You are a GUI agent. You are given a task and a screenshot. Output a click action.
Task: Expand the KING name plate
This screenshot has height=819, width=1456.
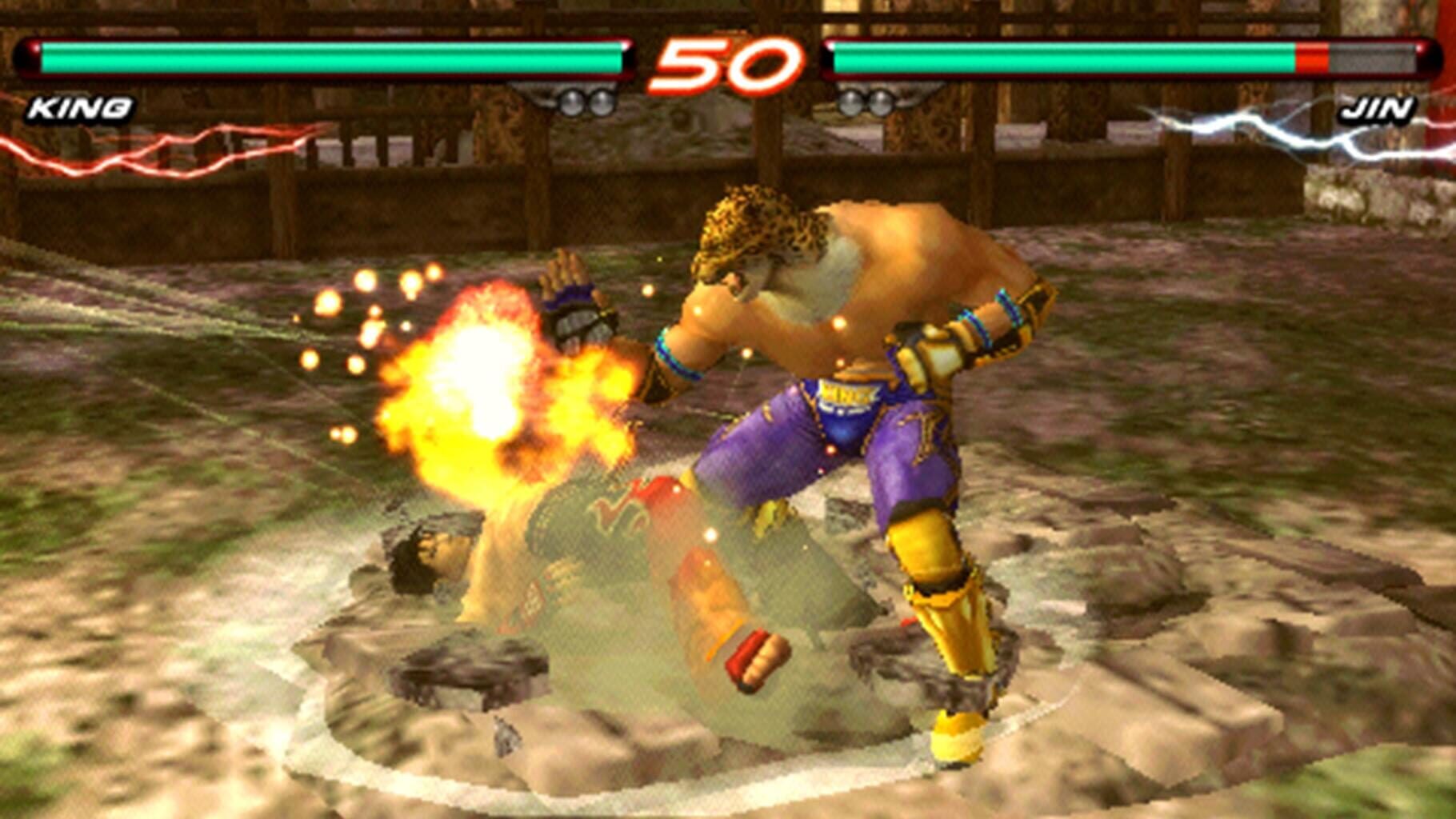pyautogui.click(x=76, y=109)
